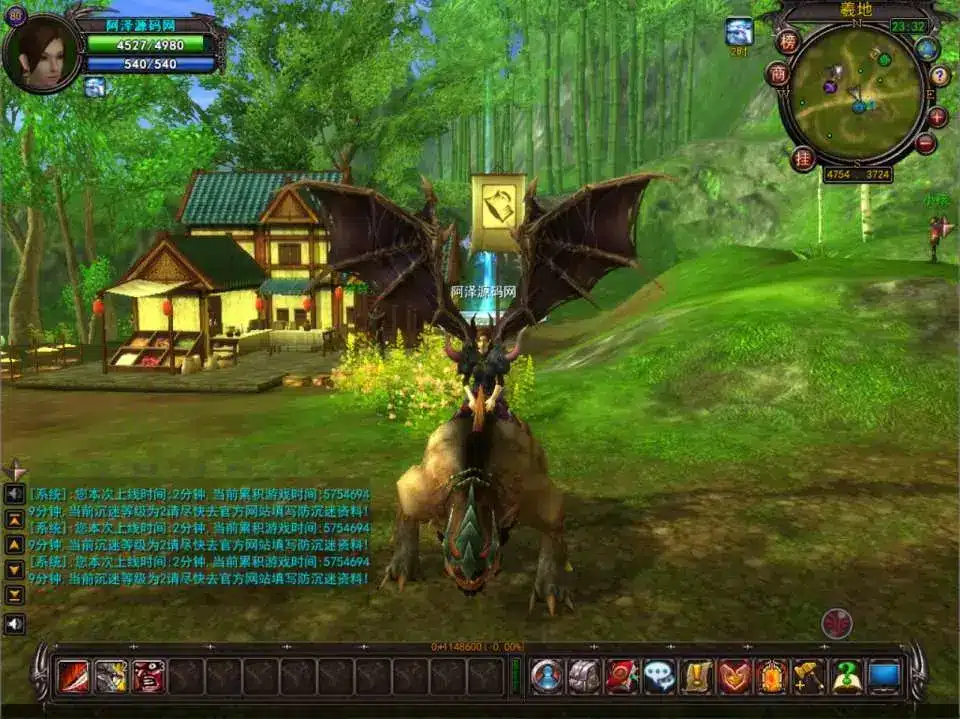Click the heart icon in menu bar

734,676
